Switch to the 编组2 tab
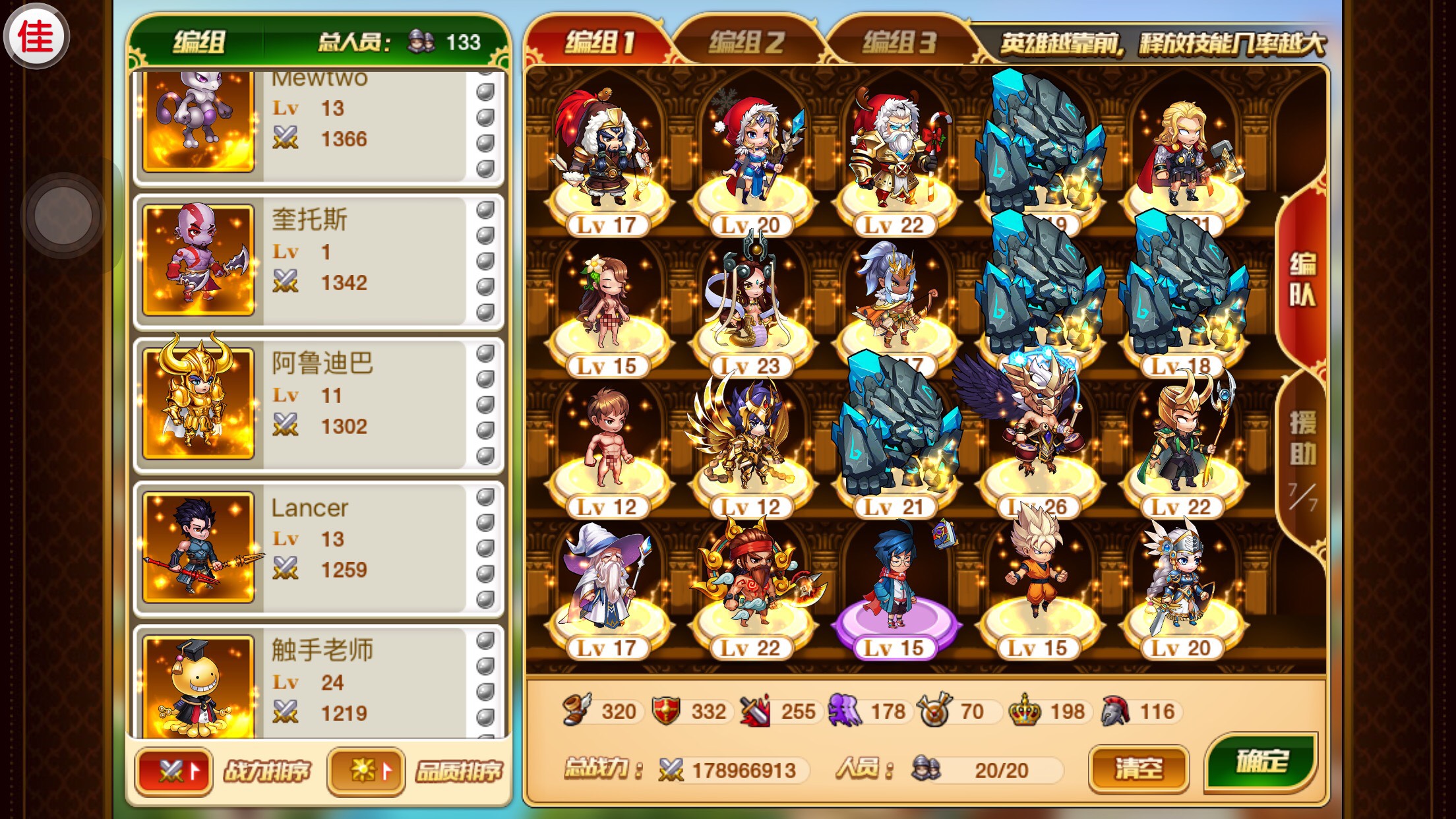The image size is (1456, 819). (x=746, y=43)
